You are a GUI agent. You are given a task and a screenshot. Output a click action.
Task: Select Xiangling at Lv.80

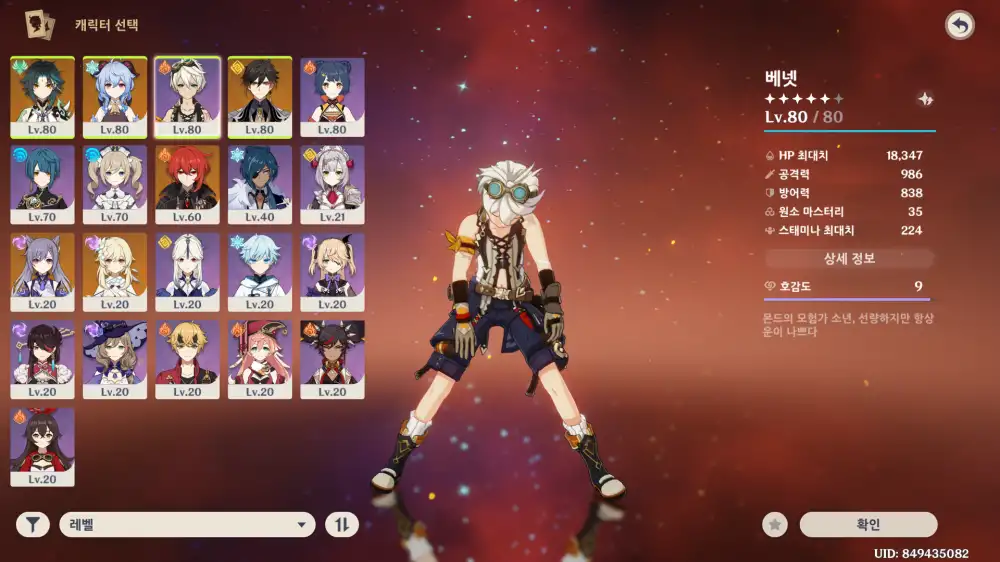pyautogui.click(x=333, y=97)
